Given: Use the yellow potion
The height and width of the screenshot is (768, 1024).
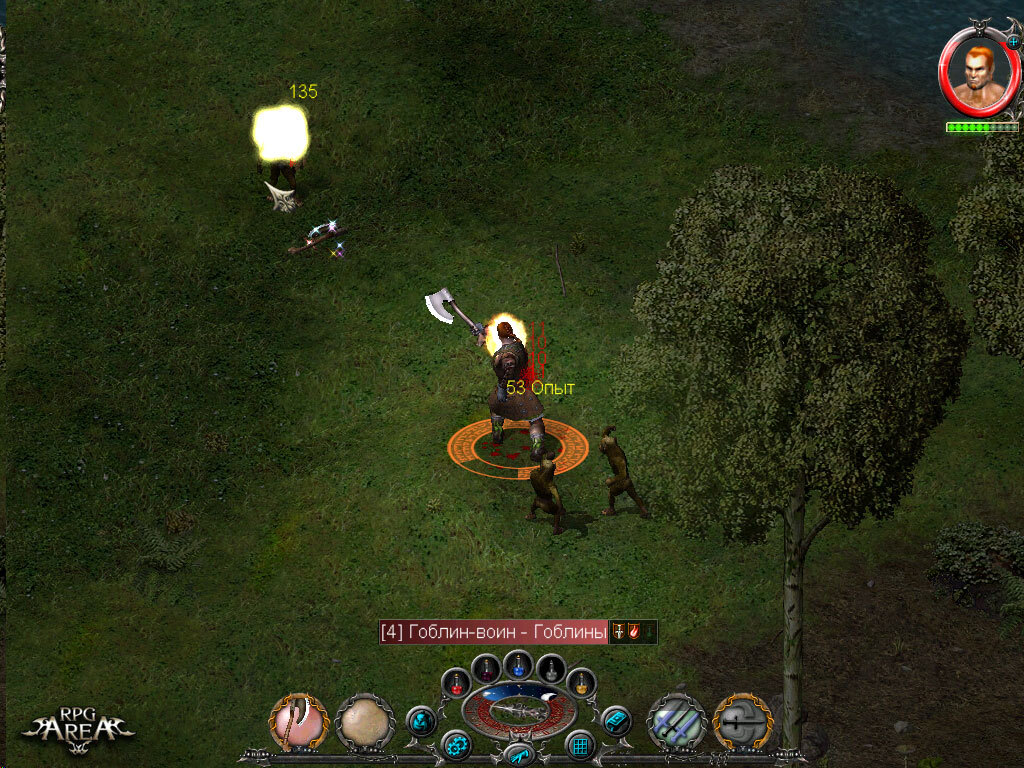Looking at the screenshot, I should pyautogui.click(x=582, y=683).
